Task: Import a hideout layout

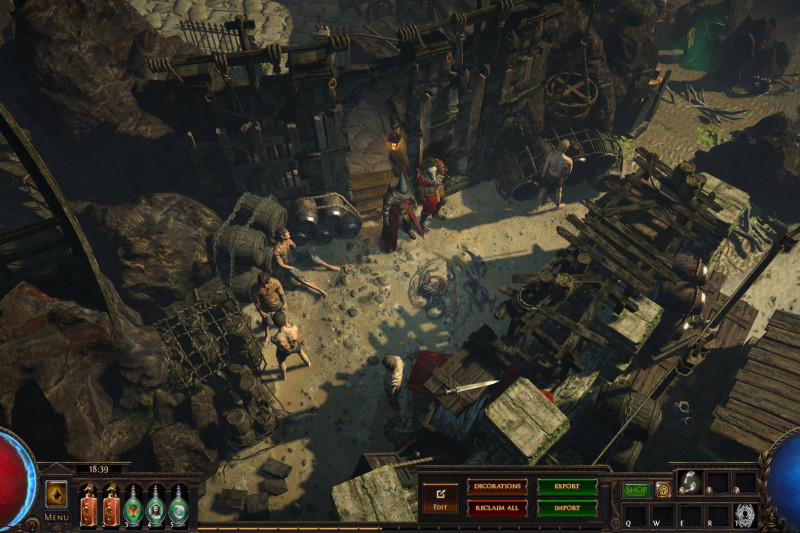Action: click(x=567, y=508)
